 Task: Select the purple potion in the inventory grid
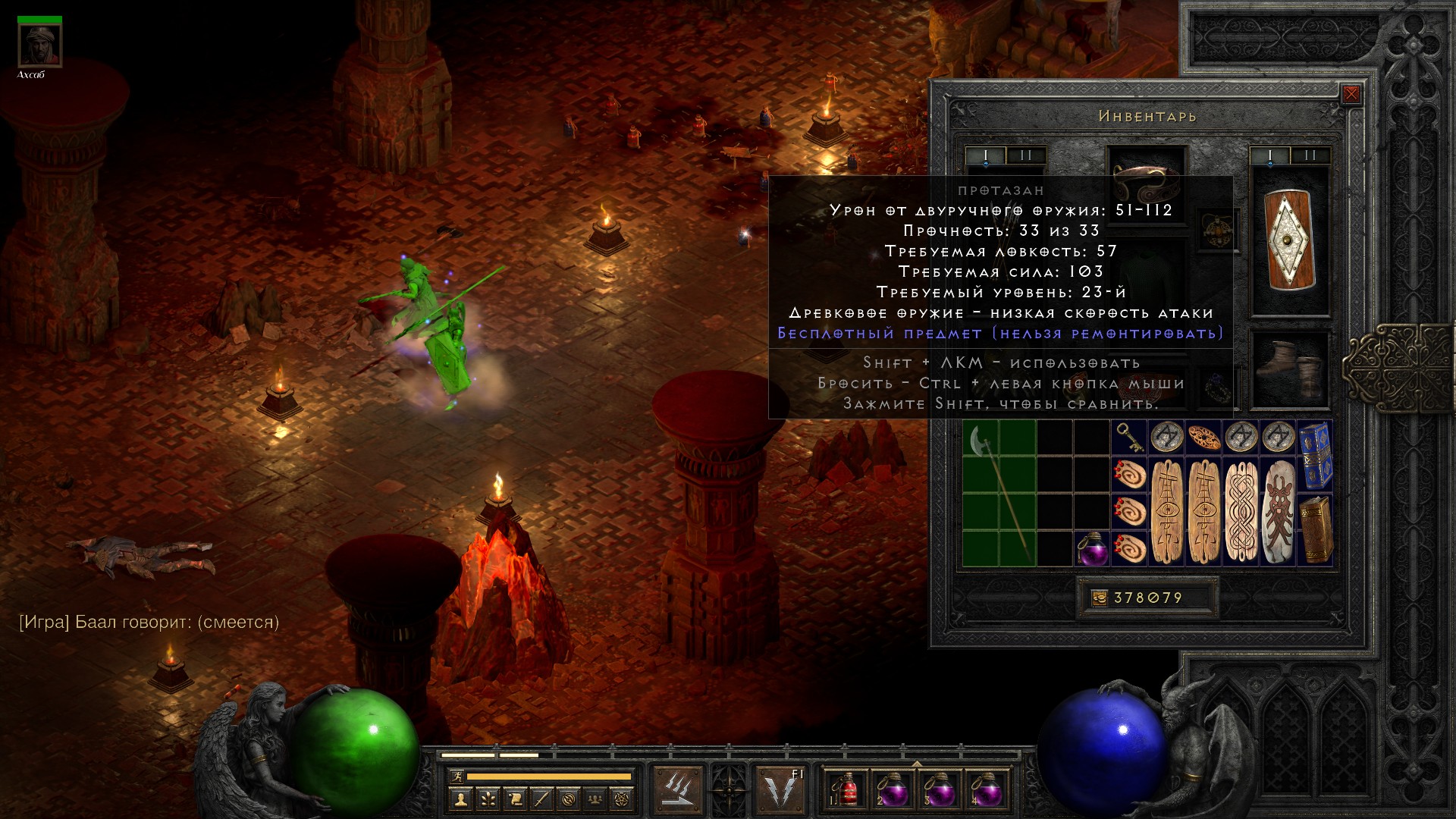pos(1092,548)
